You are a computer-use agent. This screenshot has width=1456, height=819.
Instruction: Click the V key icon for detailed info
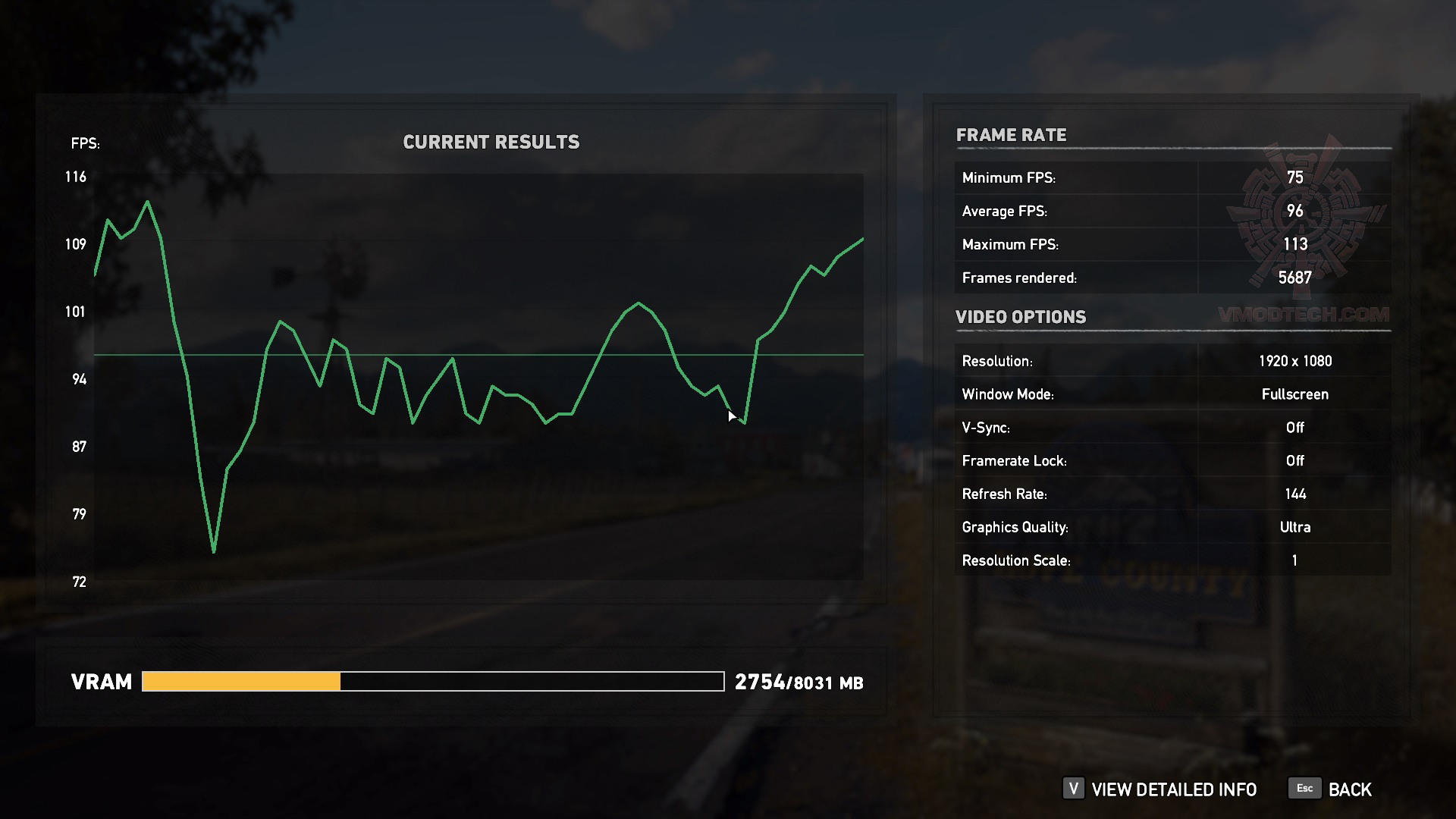pyautogui.click(x=1072, y=789)
